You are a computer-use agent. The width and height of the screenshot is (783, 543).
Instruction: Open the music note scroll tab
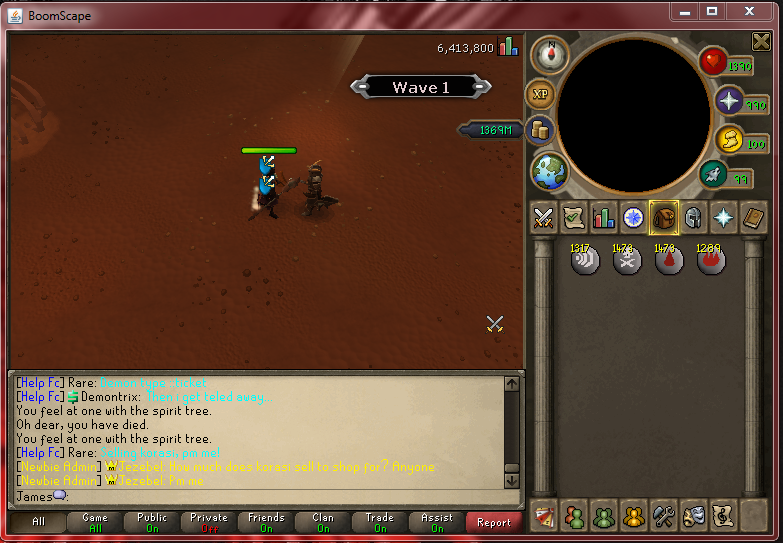pyautogui.click(x=722, y=516)
